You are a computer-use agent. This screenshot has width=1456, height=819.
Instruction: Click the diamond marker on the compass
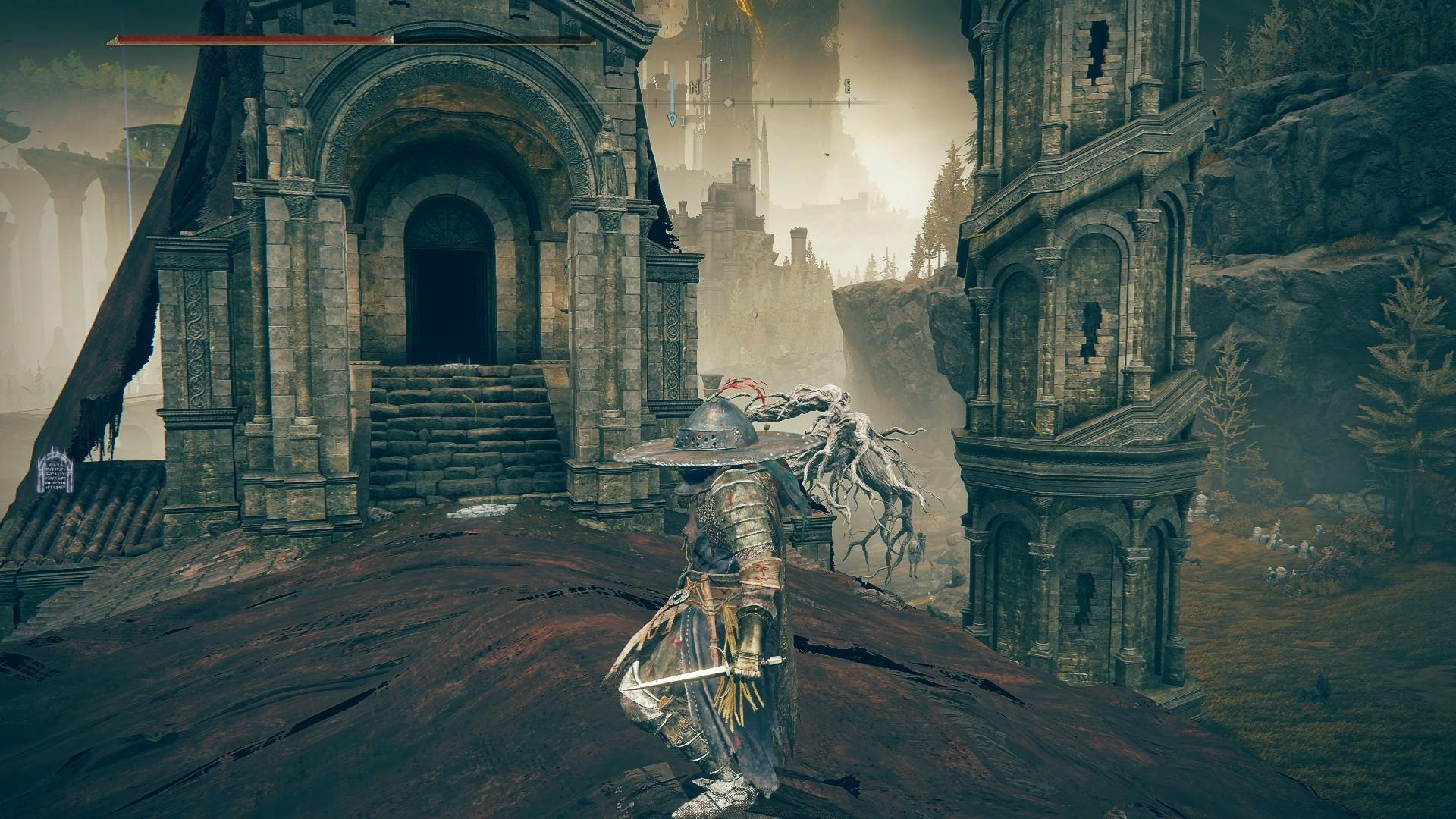[727, 102]
